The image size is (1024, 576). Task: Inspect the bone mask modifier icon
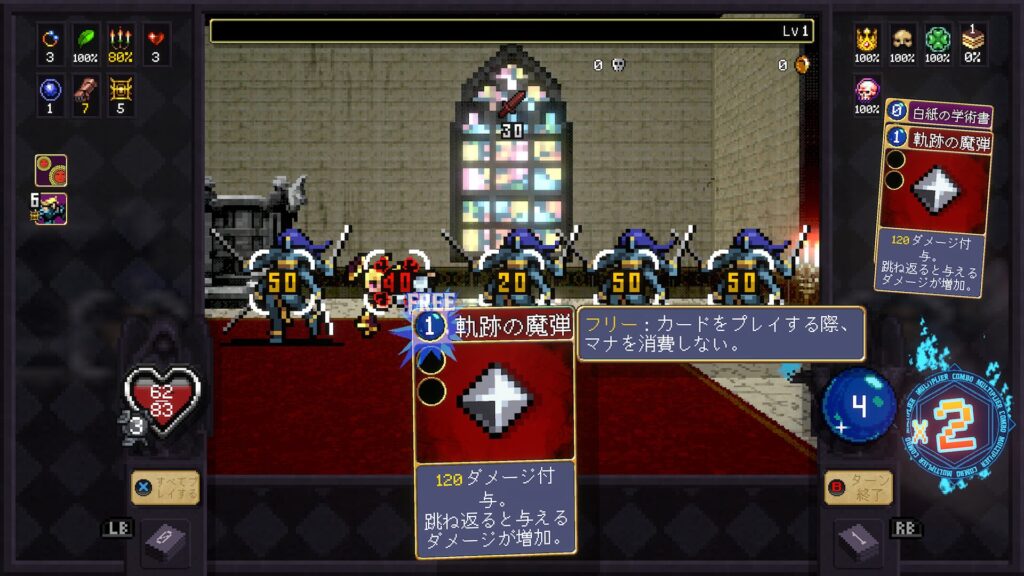point(902,42)
